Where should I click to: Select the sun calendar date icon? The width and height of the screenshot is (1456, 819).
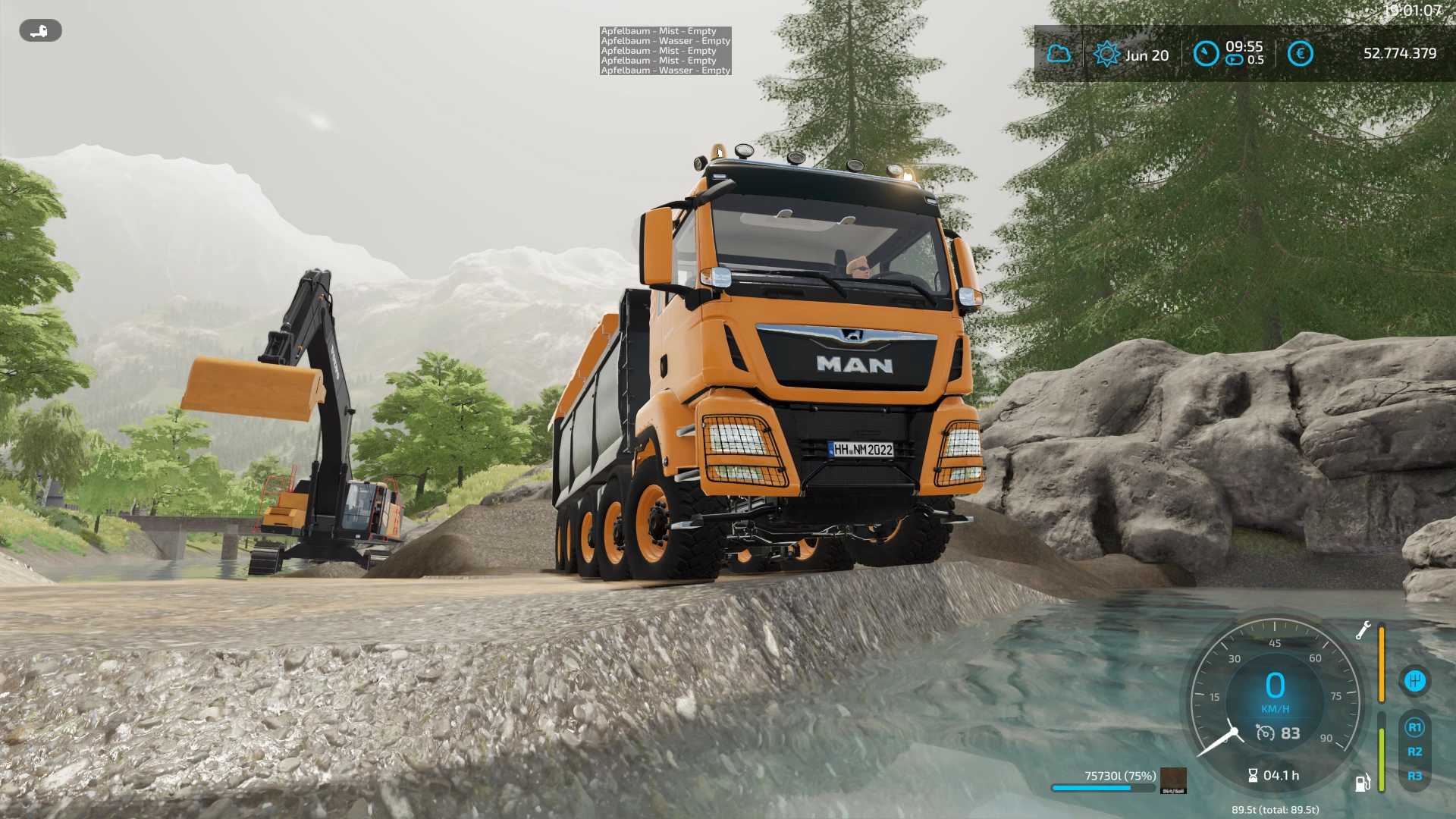1106,54
